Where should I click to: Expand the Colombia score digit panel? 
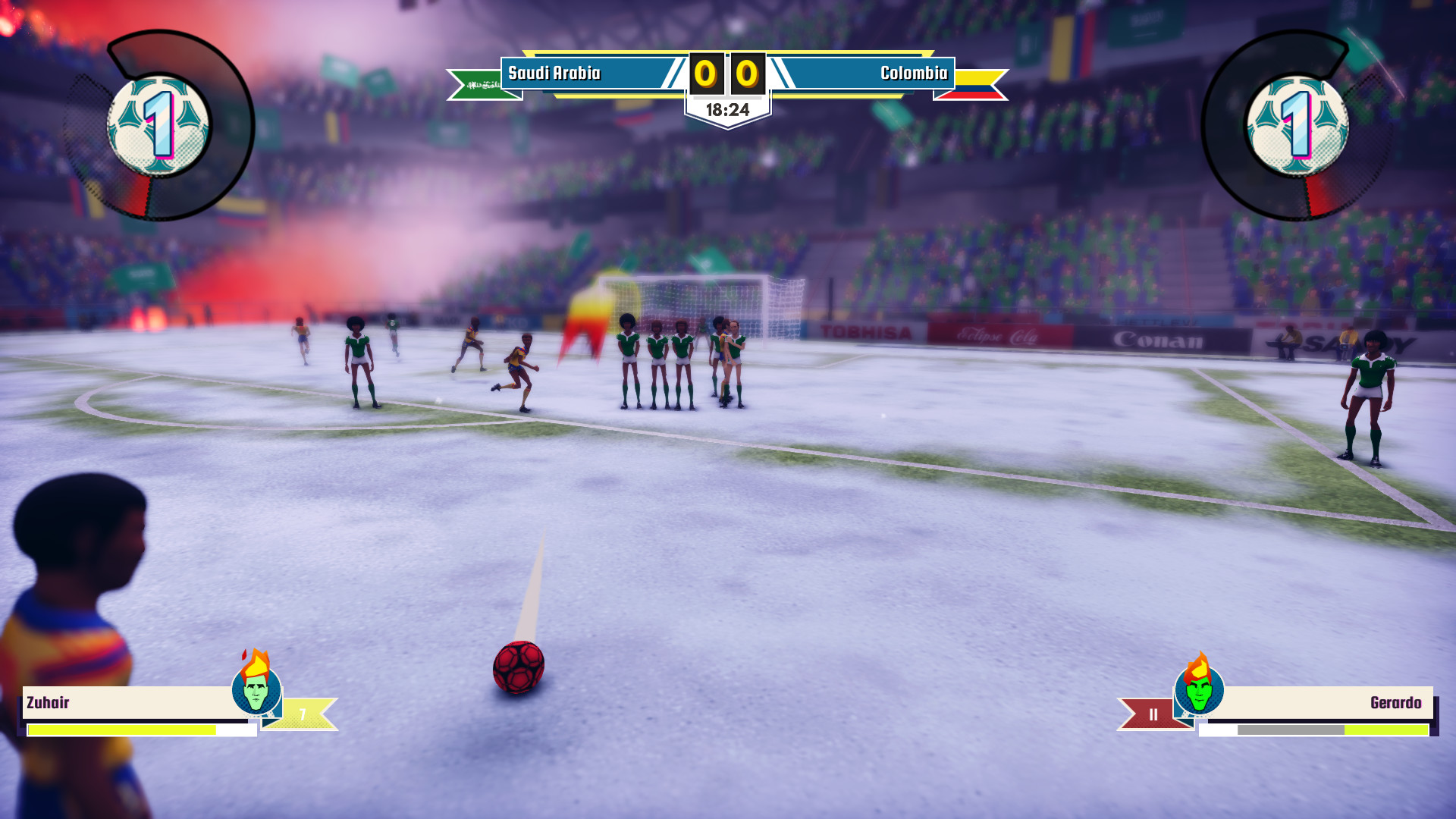tap(748, 74)
